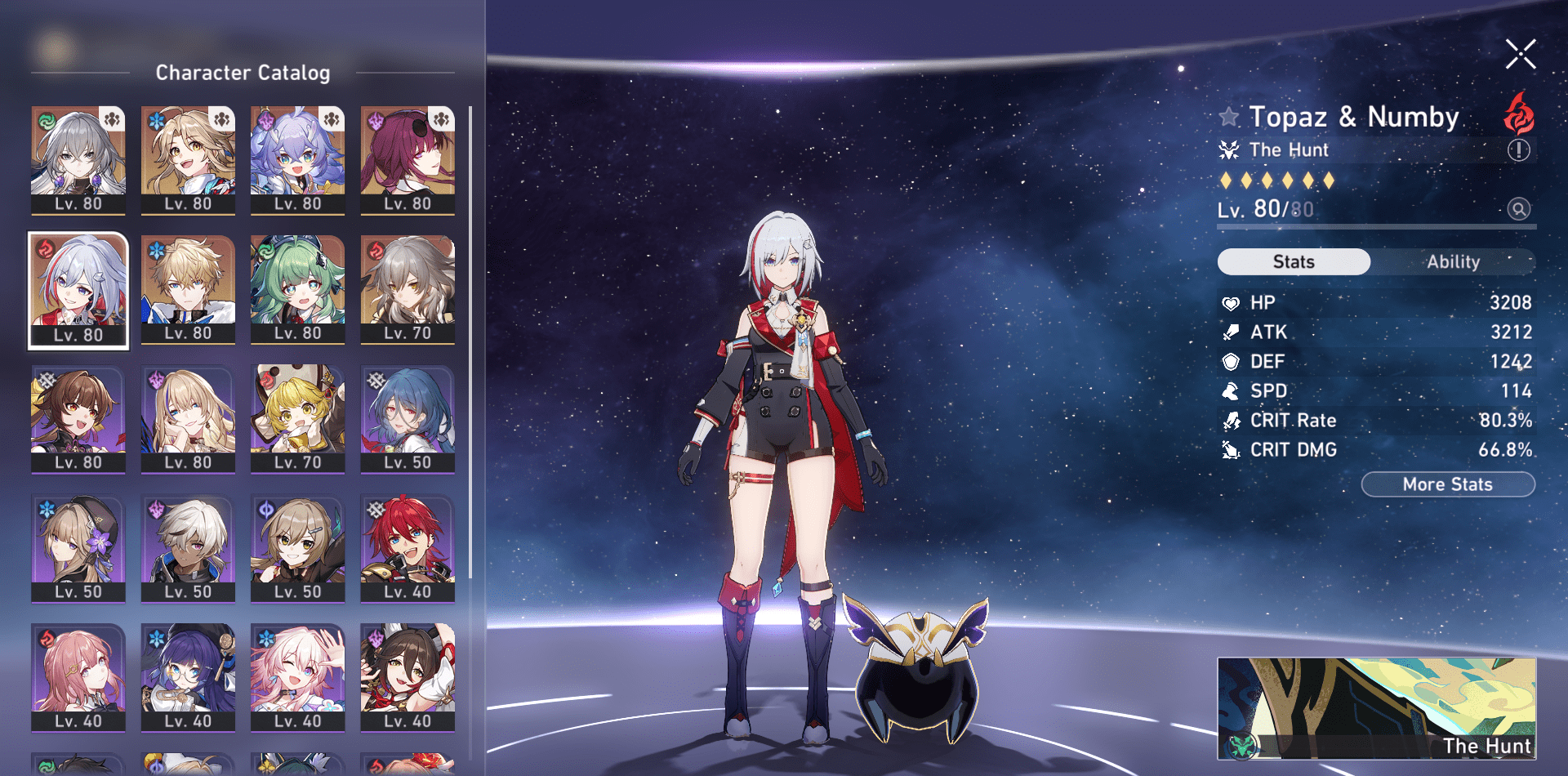Open the More Stats panel
The image size is (1568, 776).
[x=1447, y=484]
